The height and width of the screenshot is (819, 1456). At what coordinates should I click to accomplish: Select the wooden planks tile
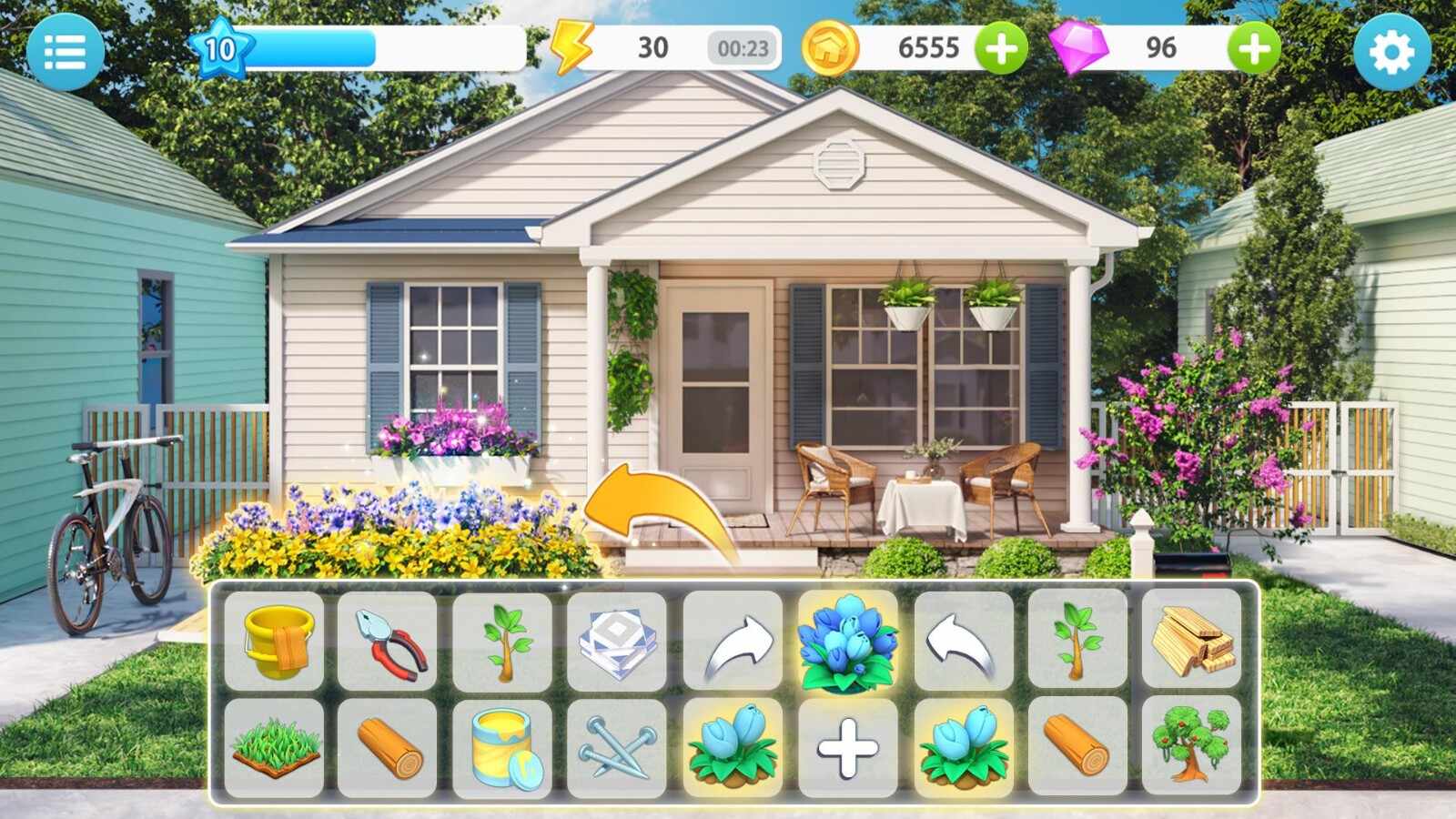tap(1191, 640)
